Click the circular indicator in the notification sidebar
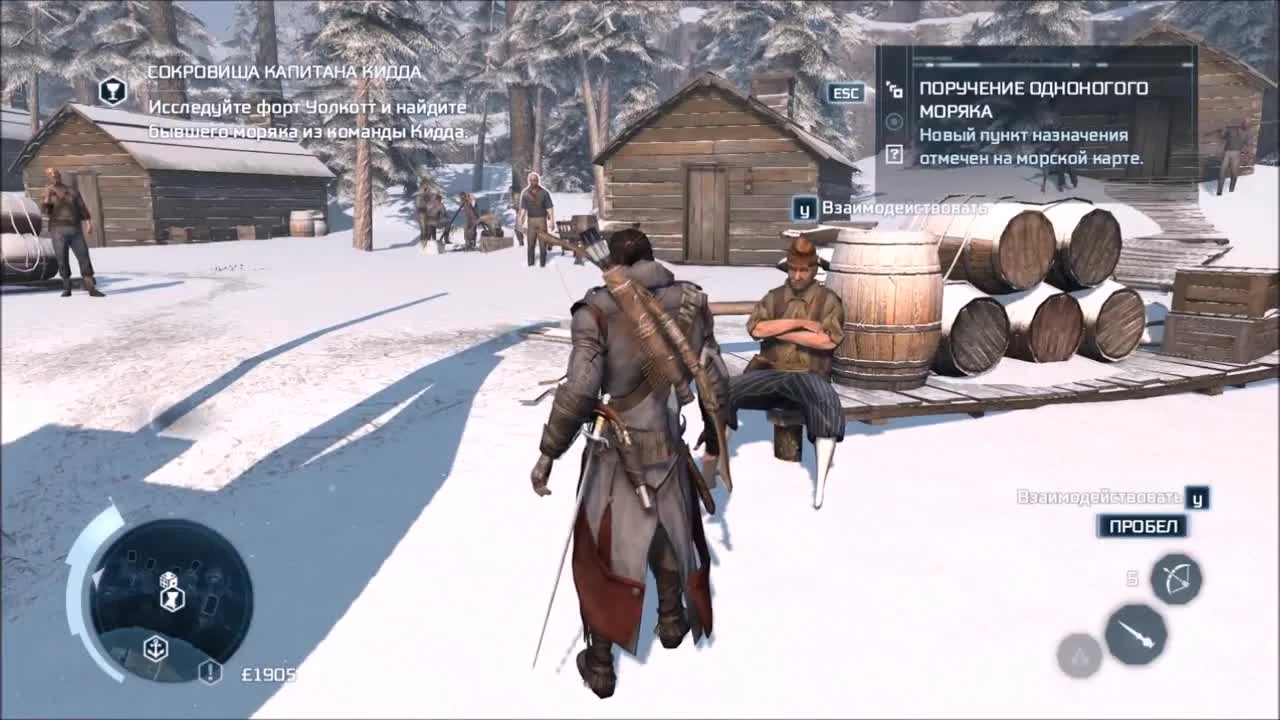Viewport: 1280px width, 720px height. [893, 121]
